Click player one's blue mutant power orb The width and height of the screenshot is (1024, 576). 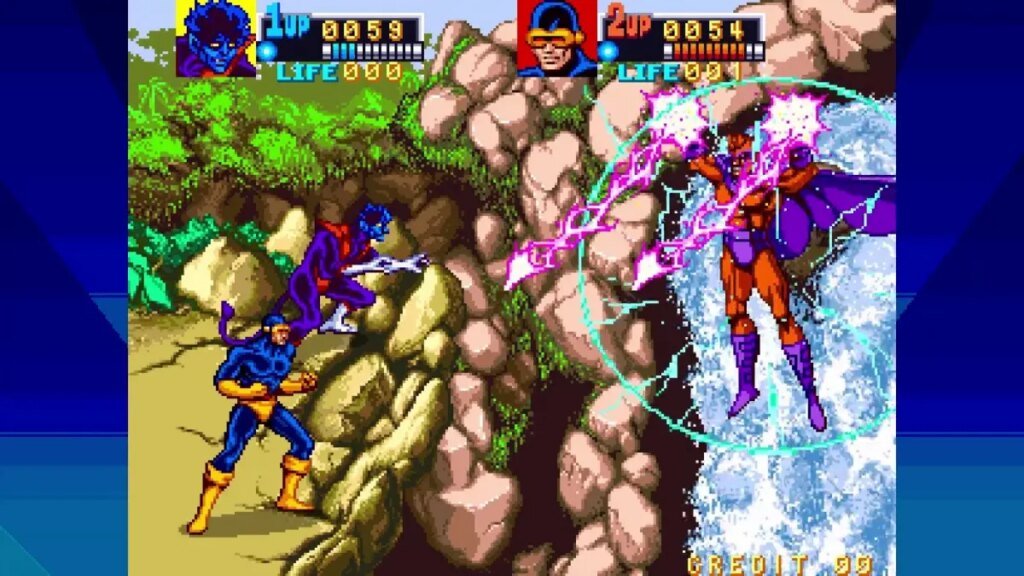click(267, 51)
